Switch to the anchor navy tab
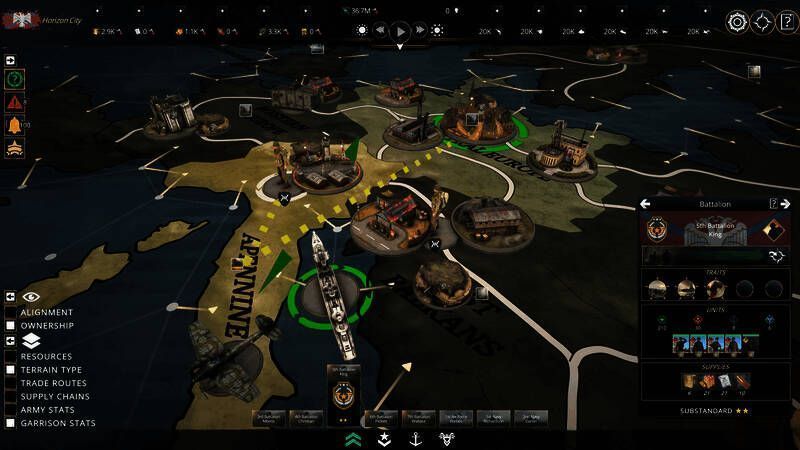Image resolution: width=800 pixels, height=450 pixels. pyautogui.click(x=413, y=438)
